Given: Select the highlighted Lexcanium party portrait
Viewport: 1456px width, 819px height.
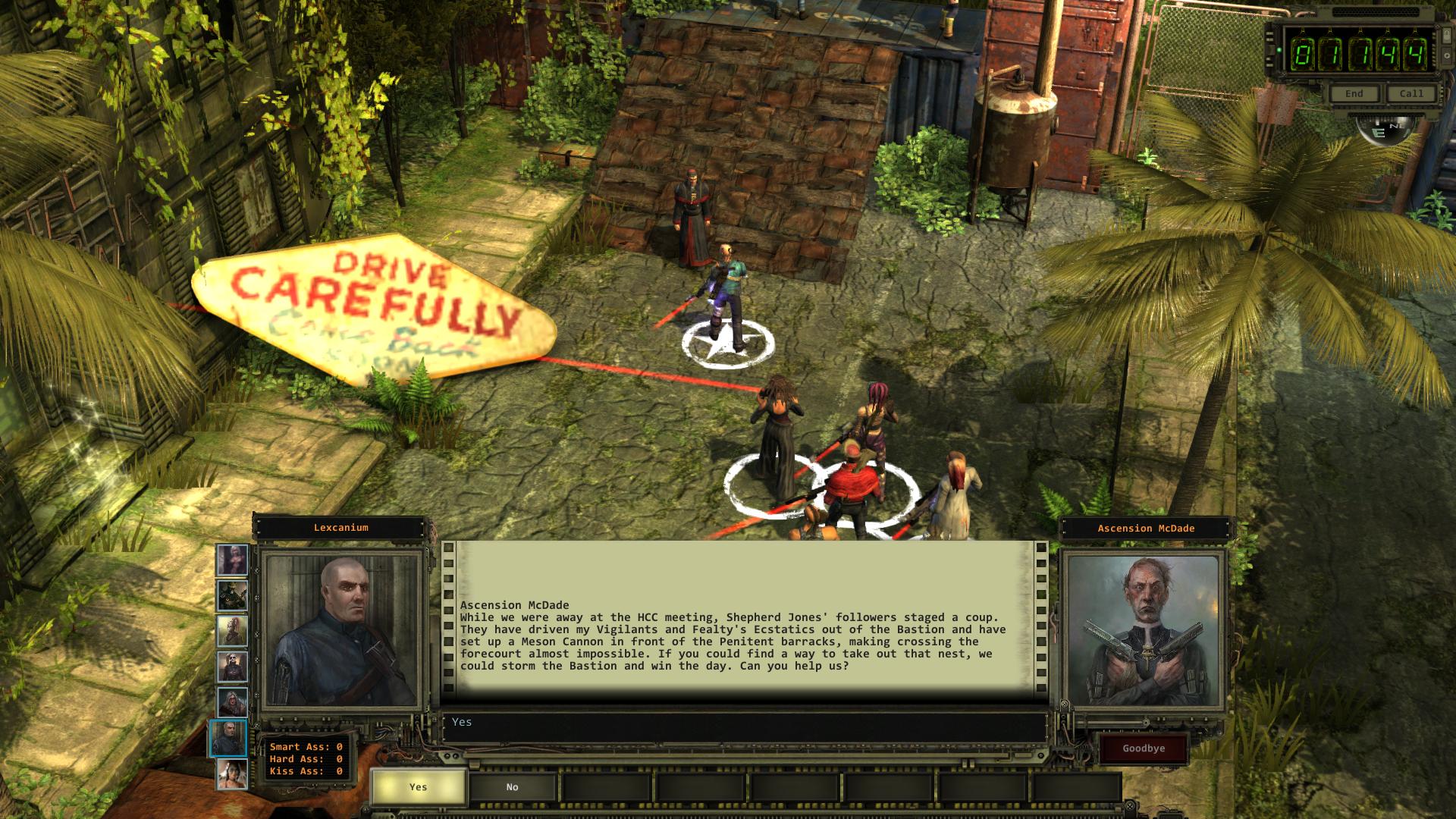Looking at the screenshot, I should click(229, 739).
